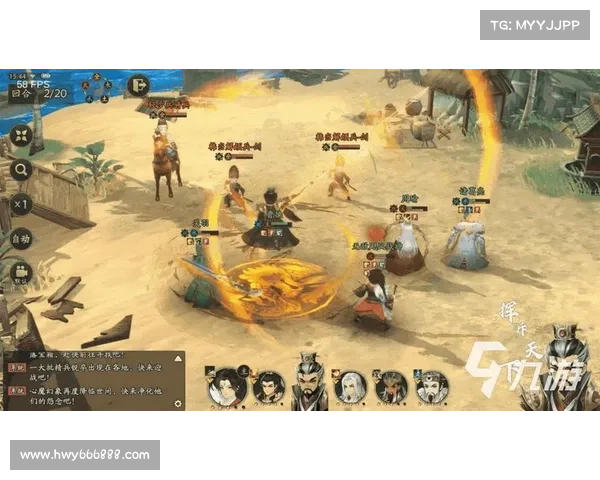600x480 pixels.
Task: Choose the large crowned general portrait
Action: [309, 381]
